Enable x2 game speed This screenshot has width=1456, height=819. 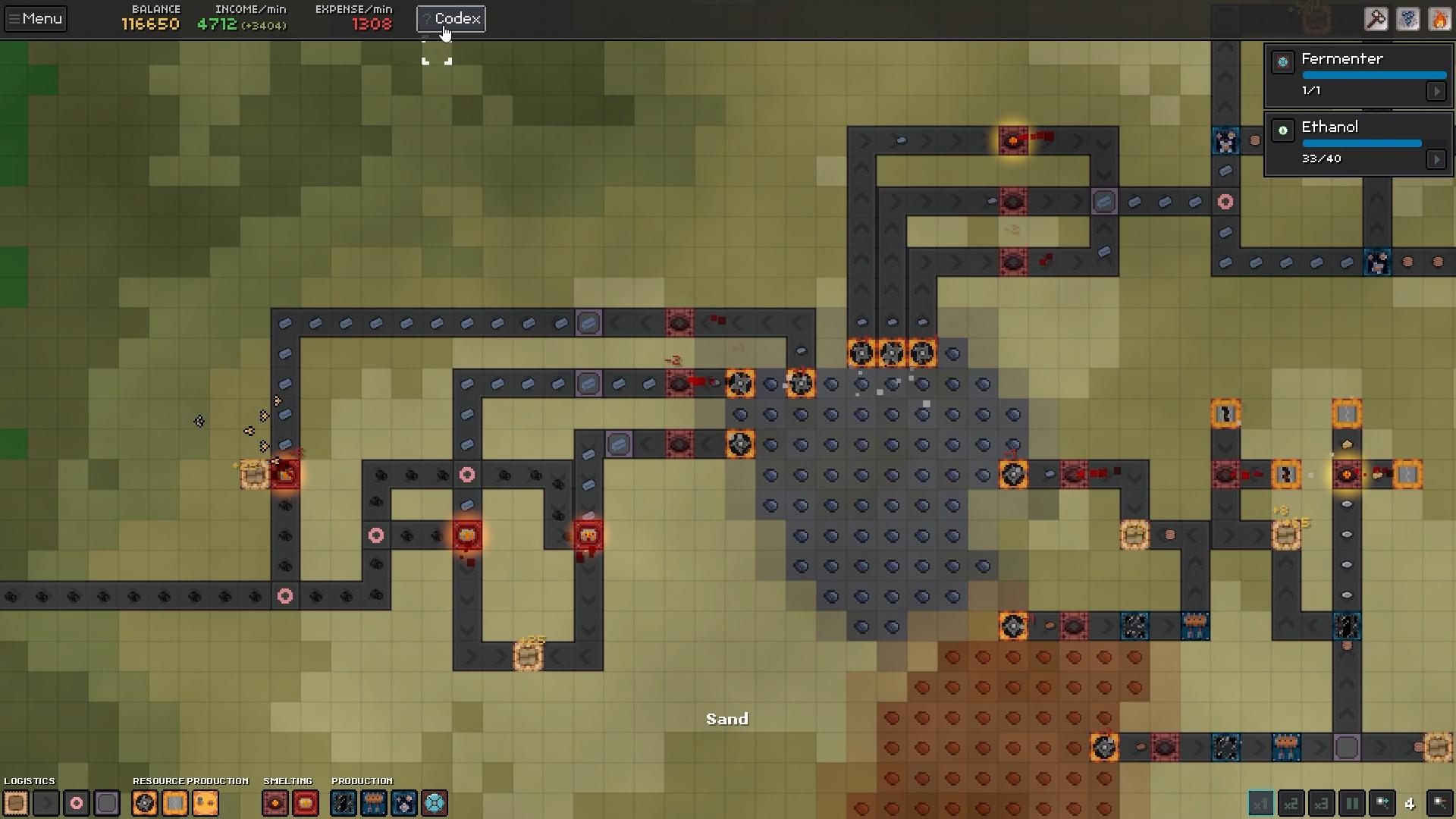coord(1291,804)
